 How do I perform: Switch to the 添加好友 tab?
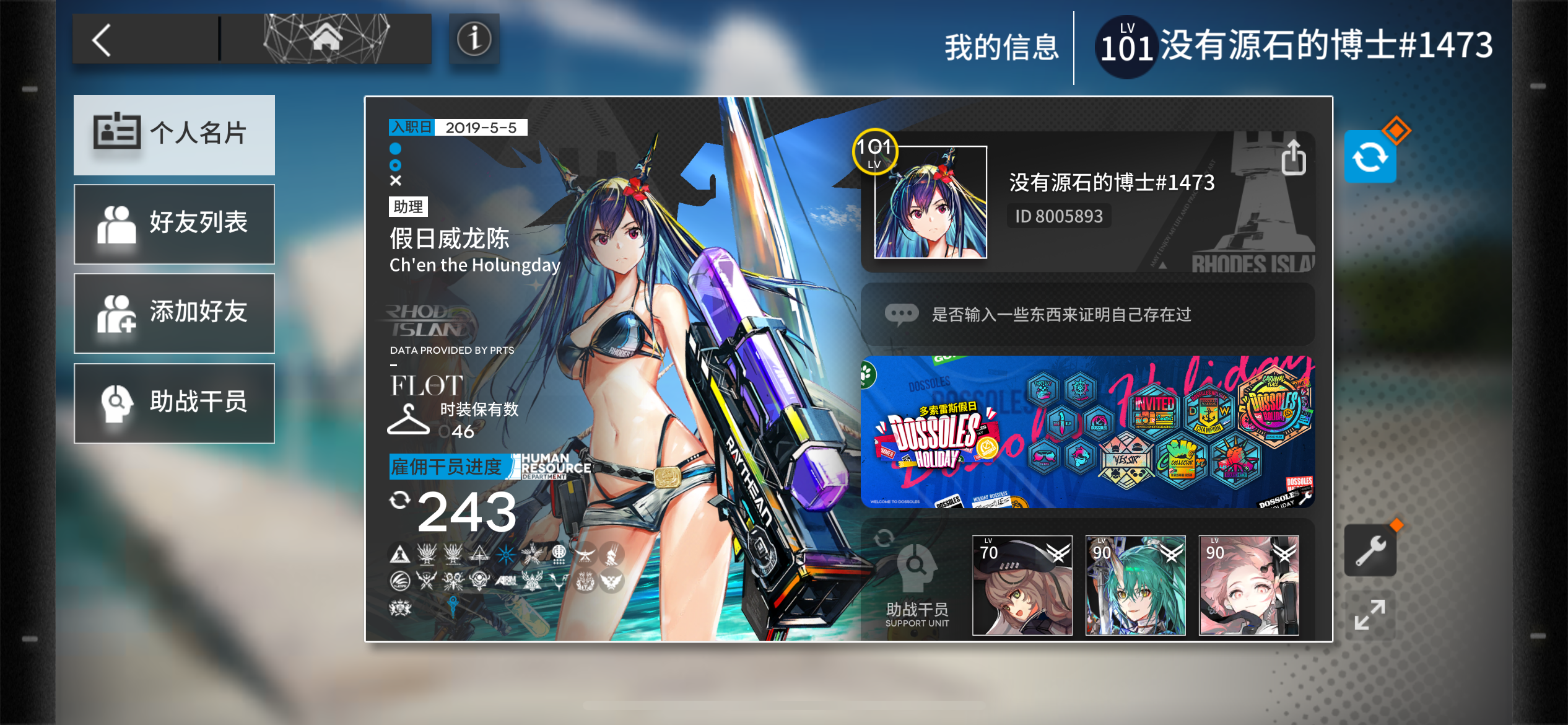click(x=174, y=313)
